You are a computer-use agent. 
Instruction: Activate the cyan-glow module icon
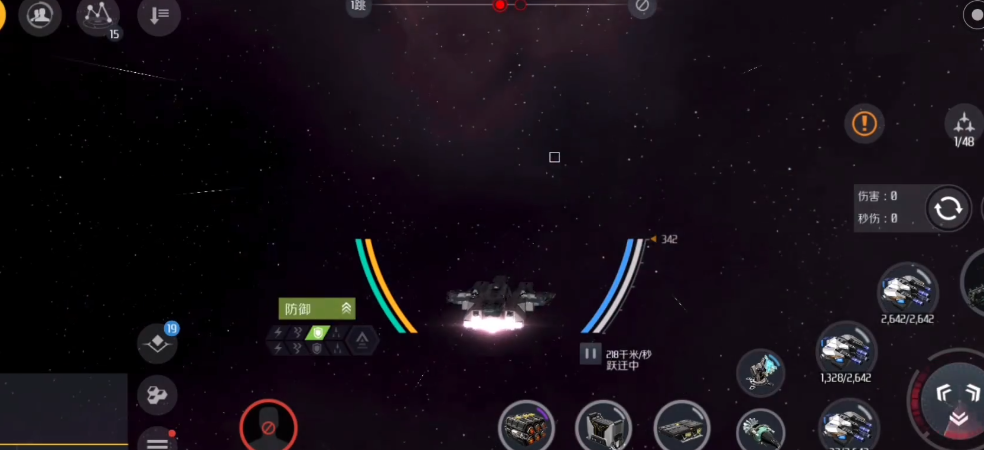[x=761, y=372]
